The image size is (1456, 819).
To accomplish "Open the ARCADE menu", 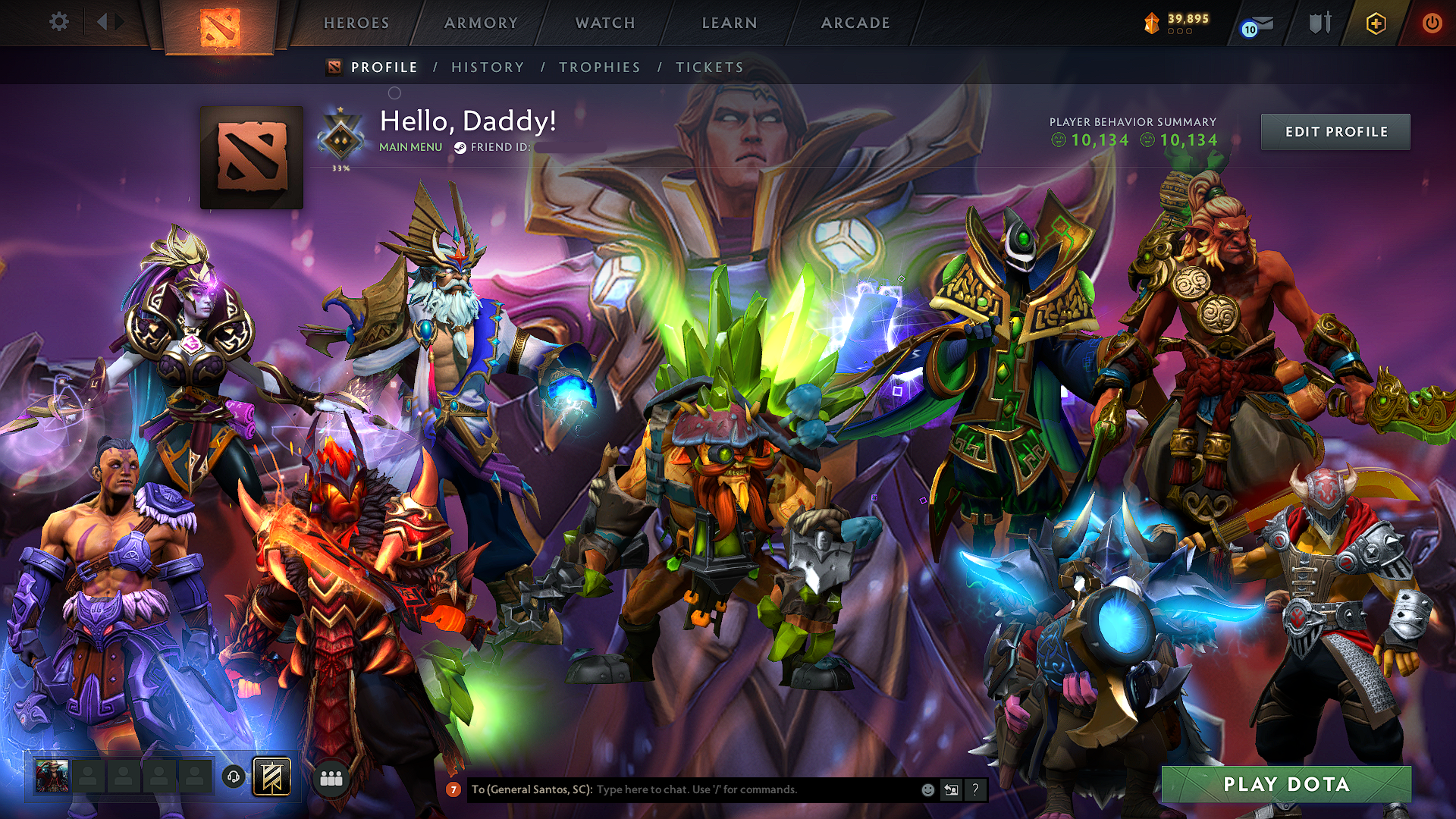I will point(855,23).
